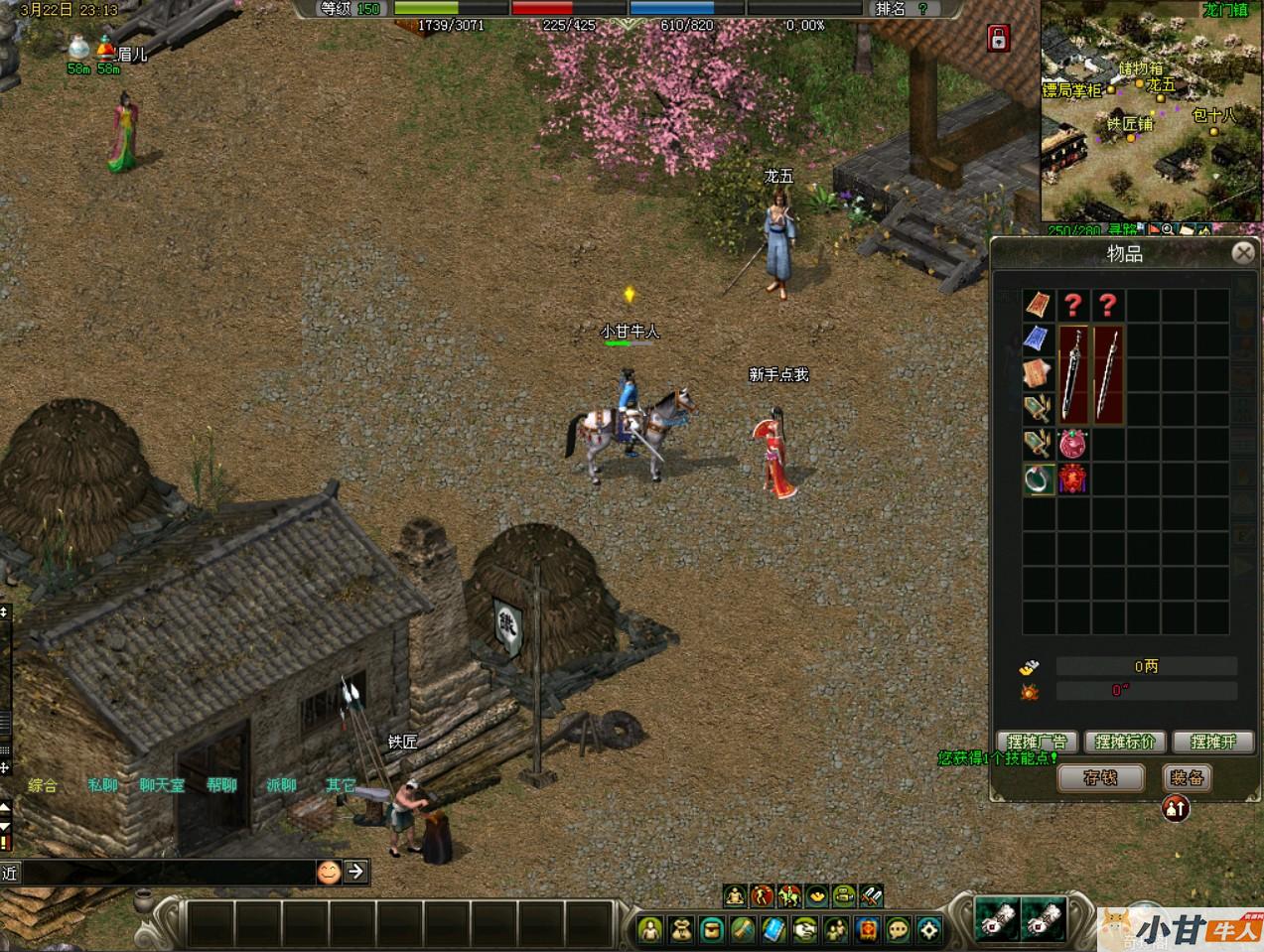Toggle the red padlock icon

tap(998, 39)
